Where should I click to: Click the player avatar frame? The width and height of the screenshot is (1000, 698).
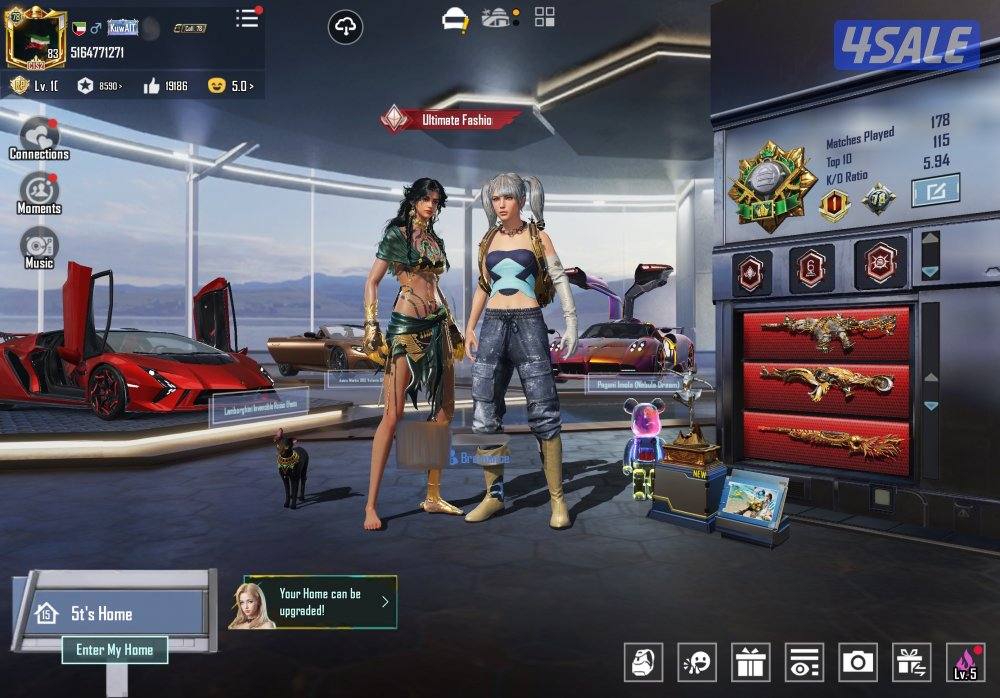pos(32,36)
